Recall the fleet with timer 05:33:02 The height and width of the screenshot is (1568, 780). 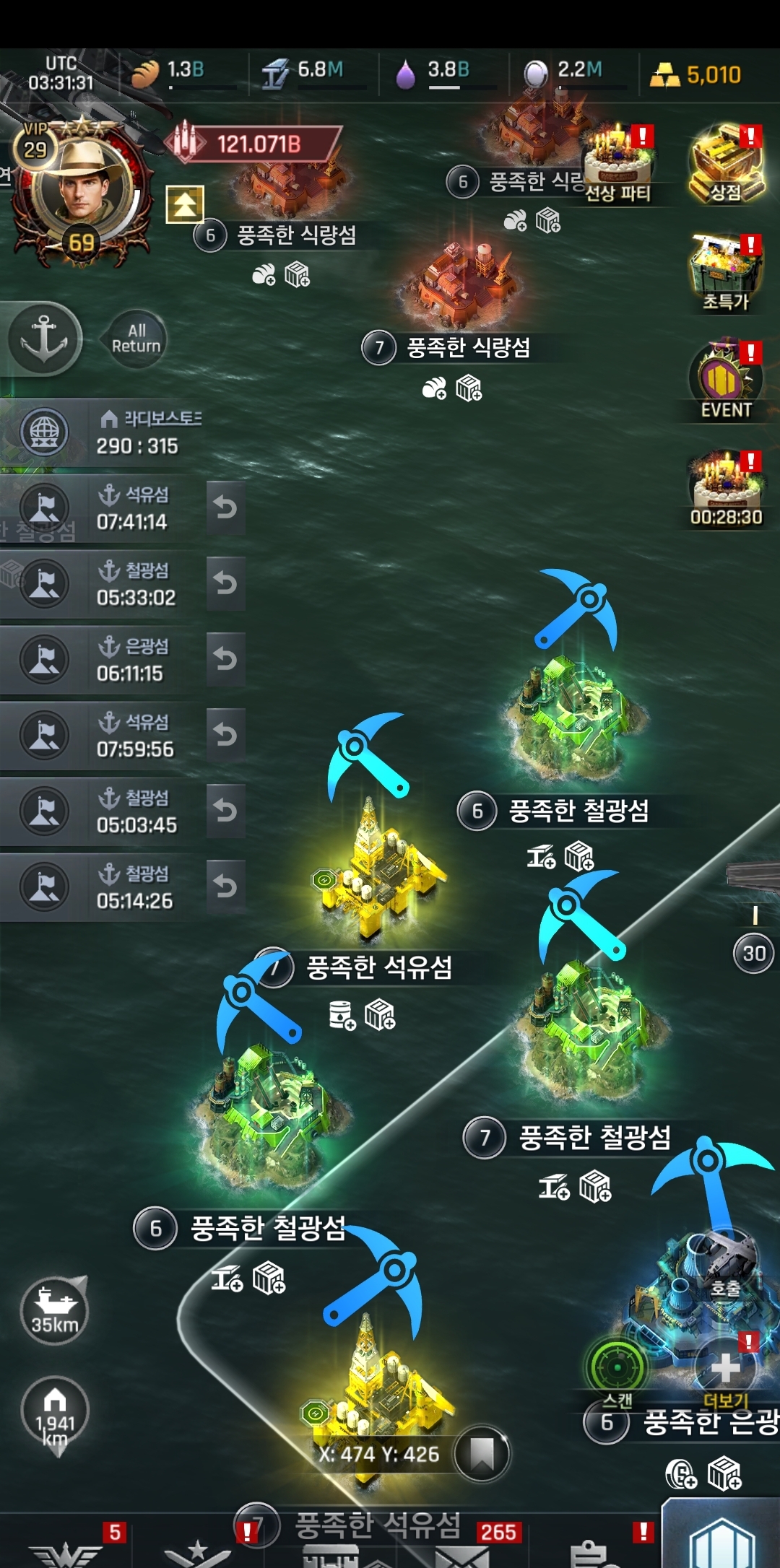pos(225,583)
